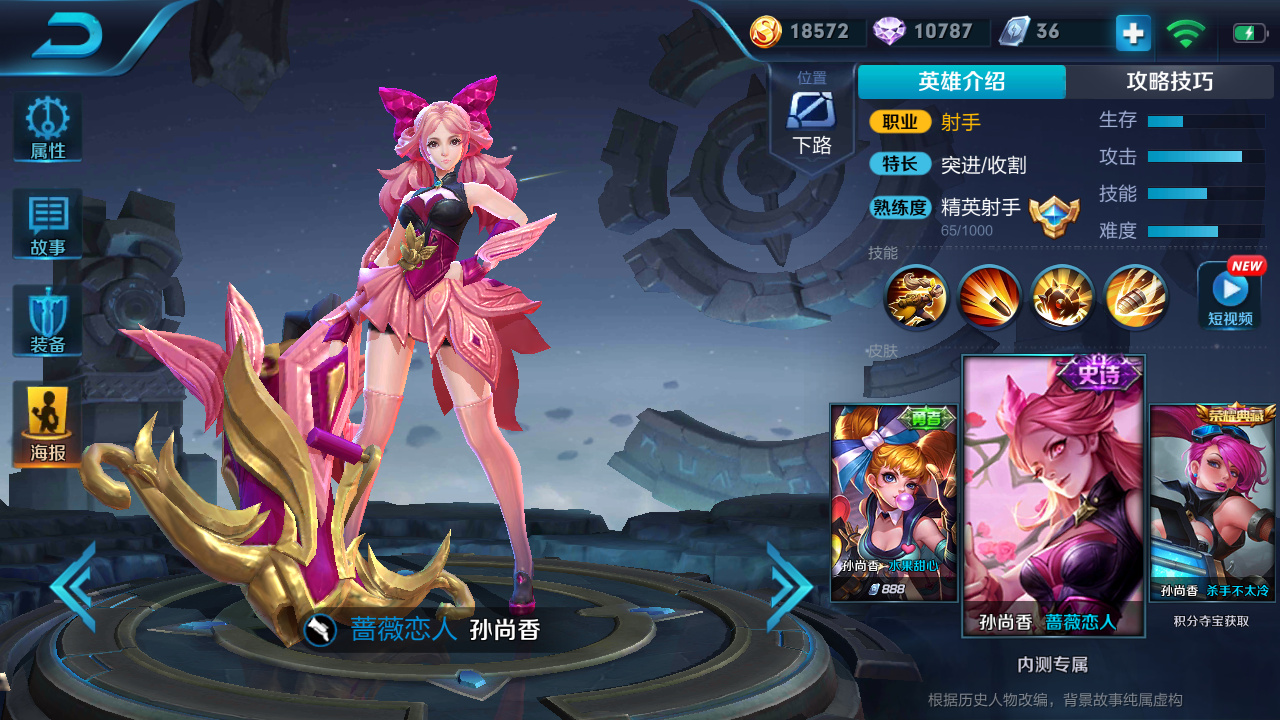Click the blue plus recharge button
The height and width of the screenshot is (720, 1280).
[x=1131, y=32]
